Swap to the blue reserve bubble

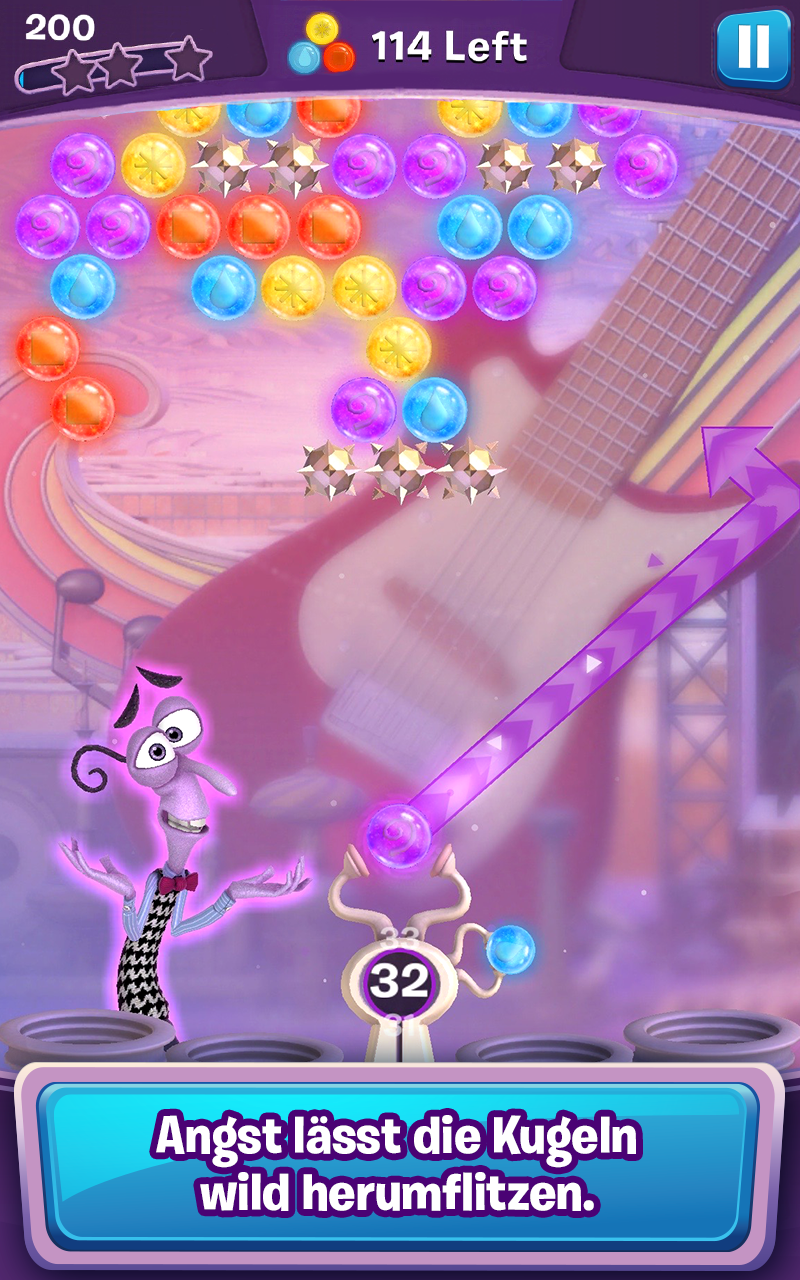coord(510,949)
